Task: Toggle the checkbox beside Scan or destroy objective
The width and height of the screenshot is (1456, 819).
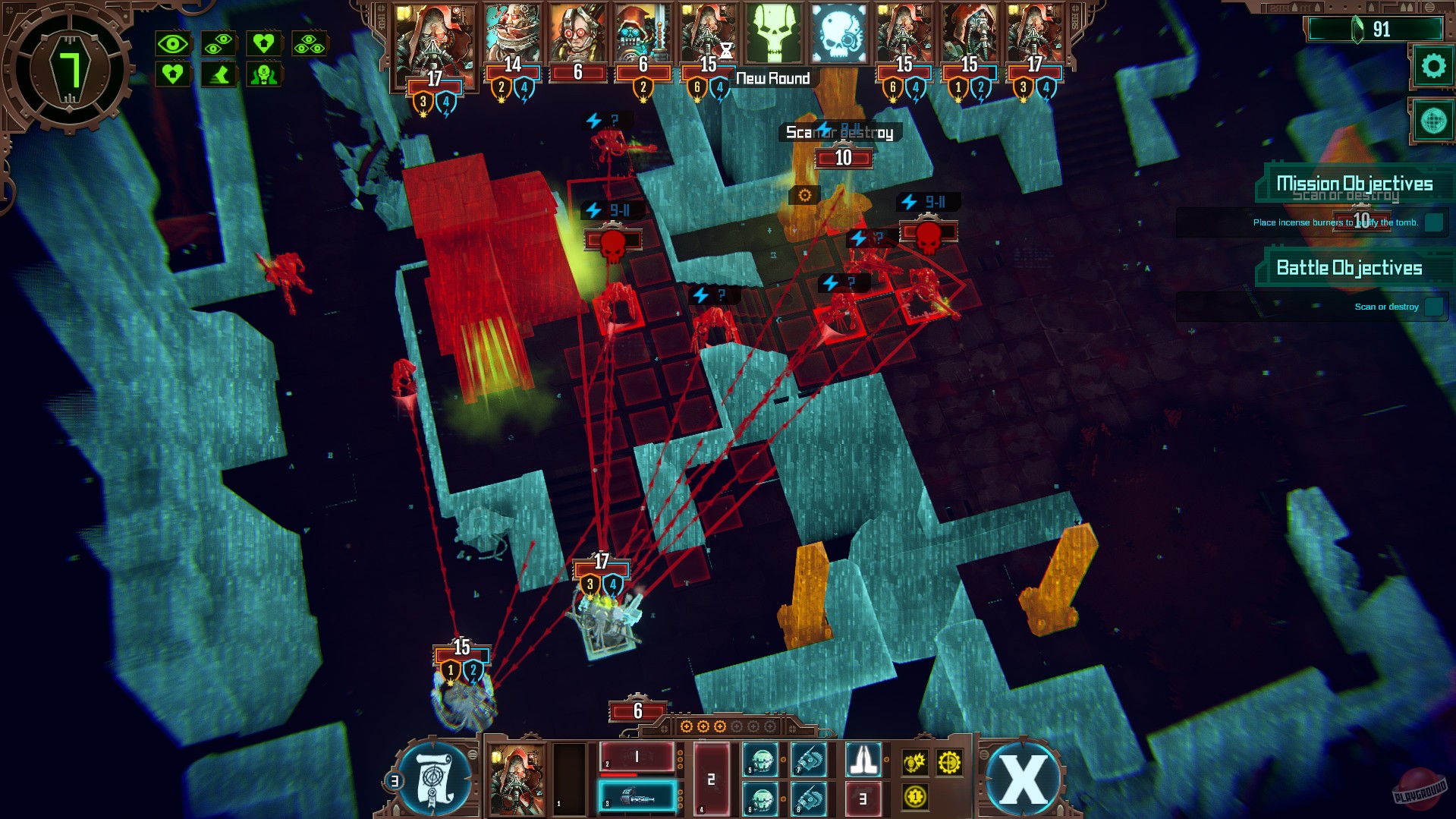Action: pos(1435,307)
